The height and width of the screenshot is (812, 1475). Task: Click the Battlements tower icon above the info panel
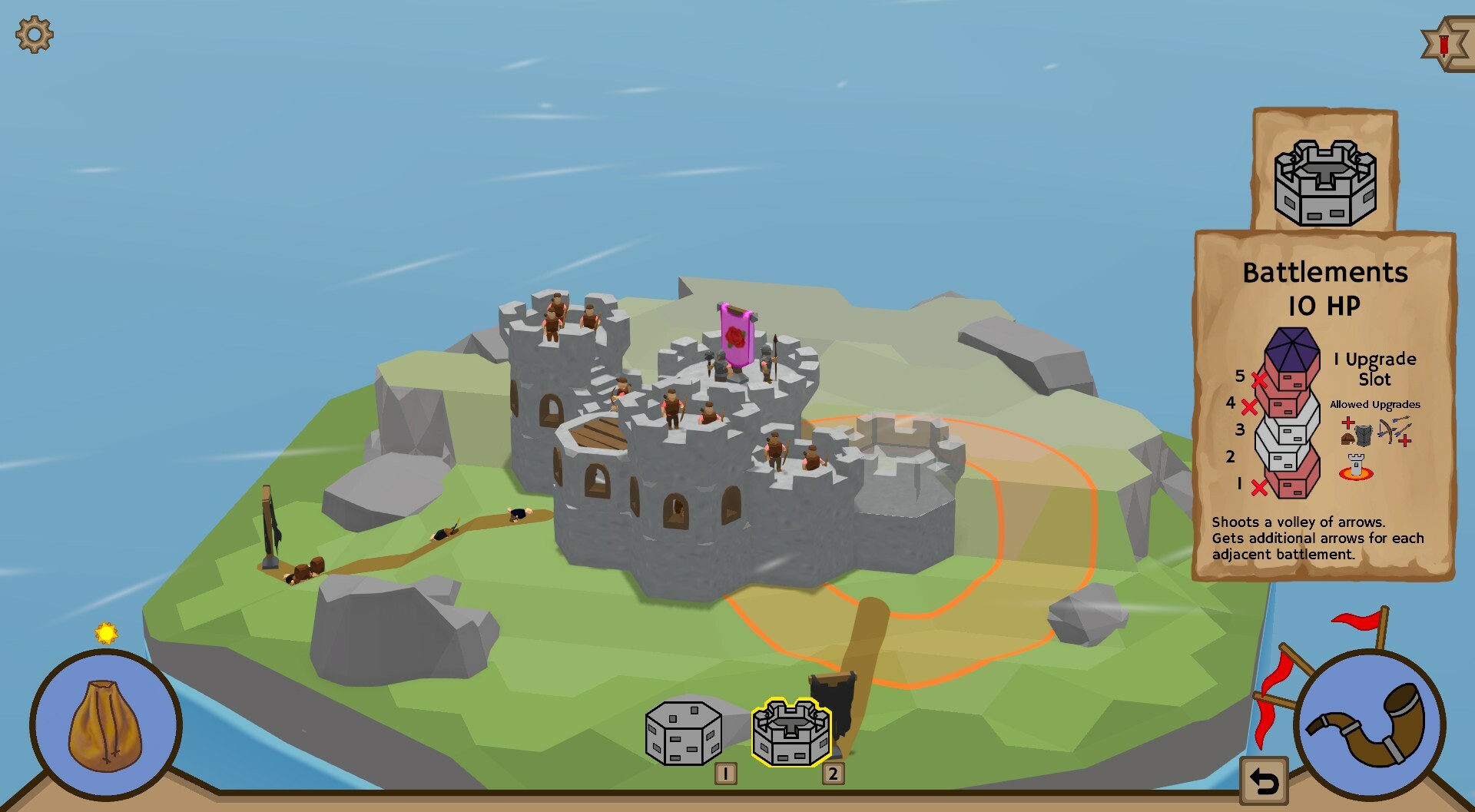[x=1326, y=181]
